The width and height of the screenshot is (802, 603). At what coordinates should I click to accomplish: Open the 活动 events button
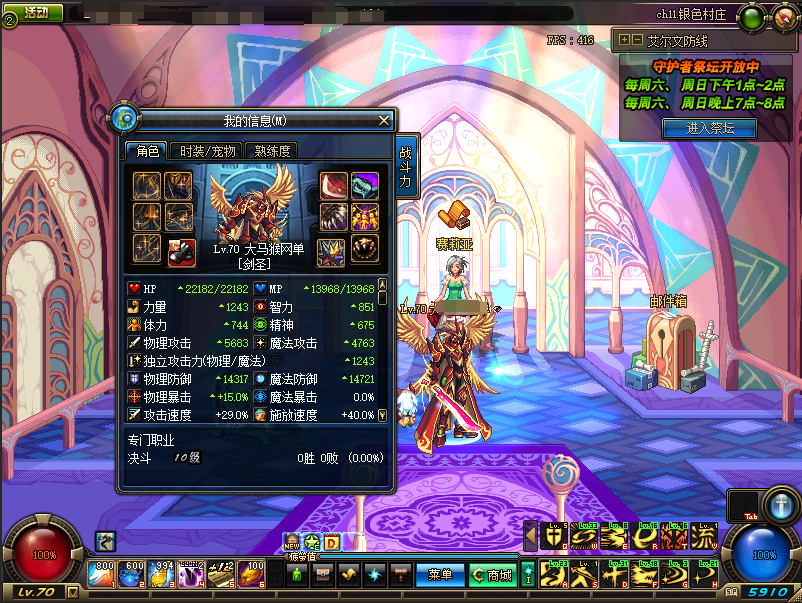(34, 13)
